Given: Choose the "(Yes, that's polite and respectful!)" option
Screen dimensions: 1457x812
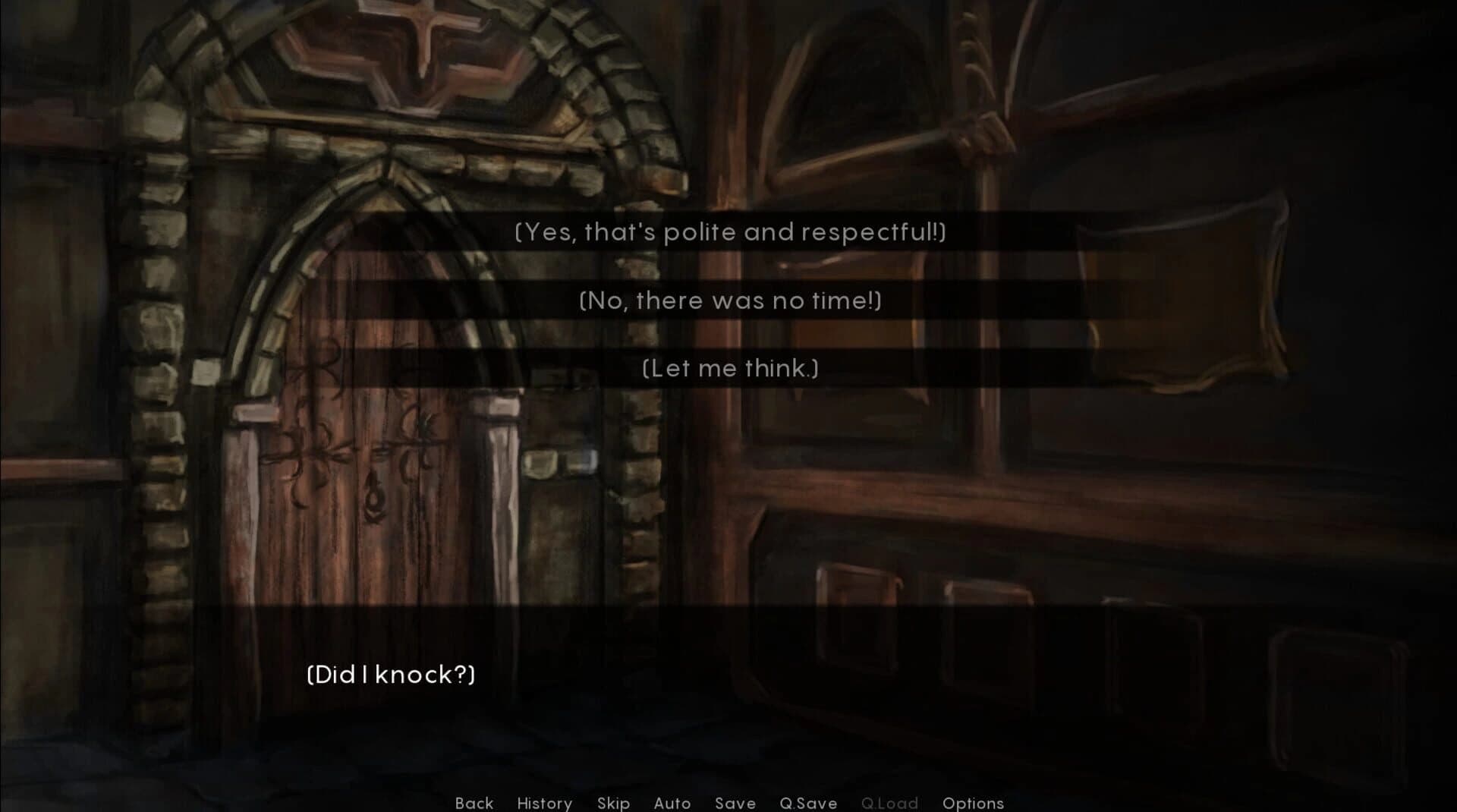Looking at the screenshot, I should [728, 233].
